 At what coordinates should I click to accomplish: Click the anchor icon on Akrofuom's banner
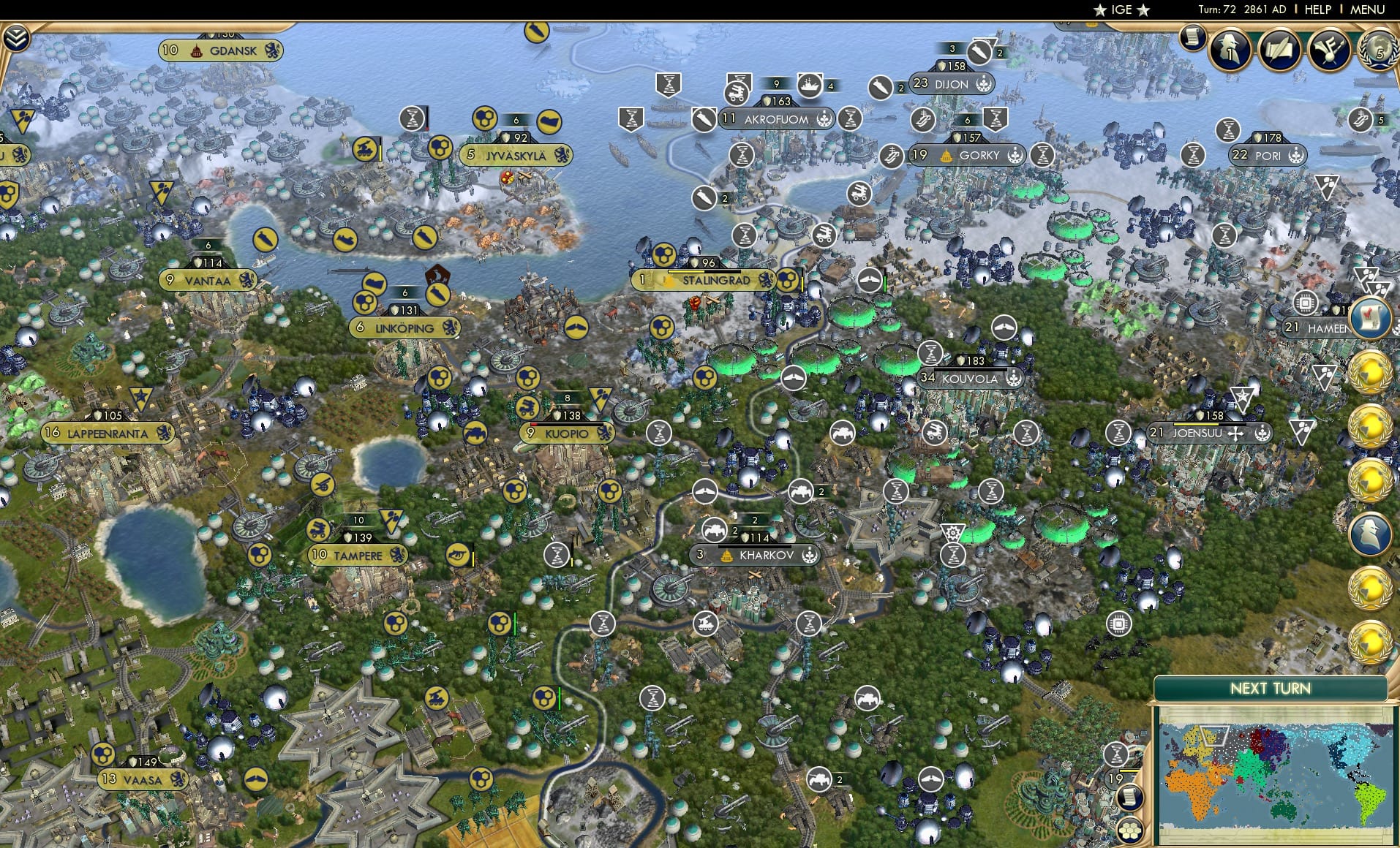click(824, 118)
